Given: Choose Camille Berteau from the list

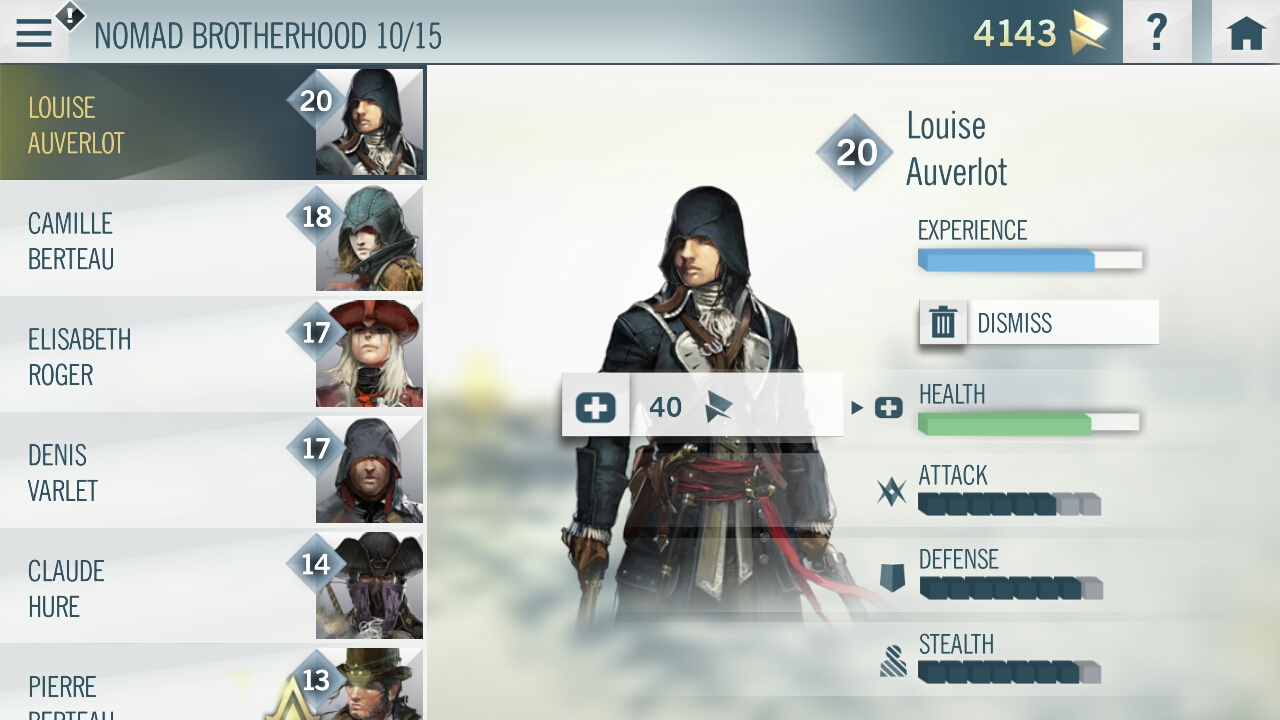Looking at the screenshot, I should click(x=212, y=240).
